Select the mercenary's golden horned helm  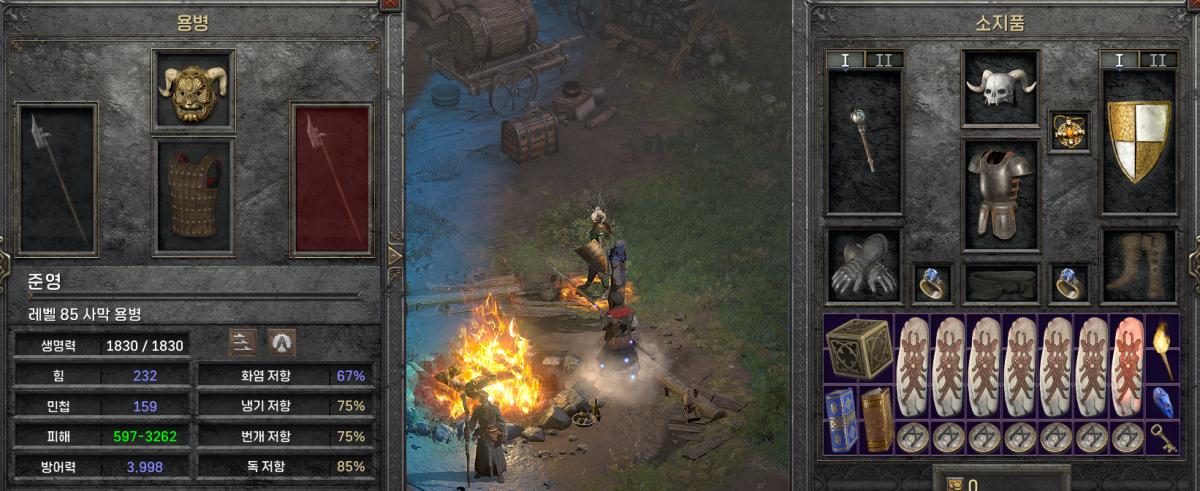click(193, 89)
